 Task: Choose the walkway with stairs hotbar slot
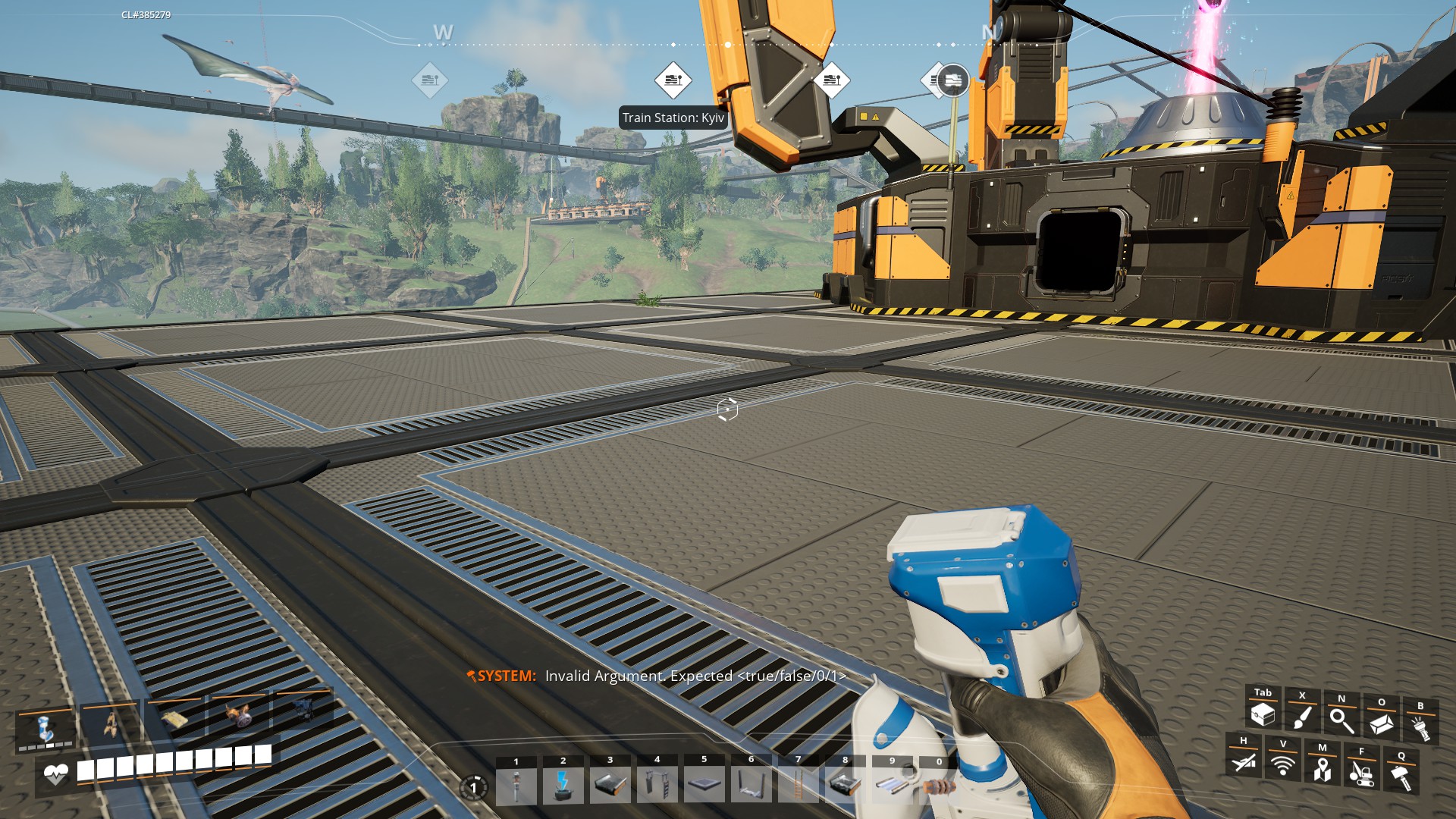657,785
